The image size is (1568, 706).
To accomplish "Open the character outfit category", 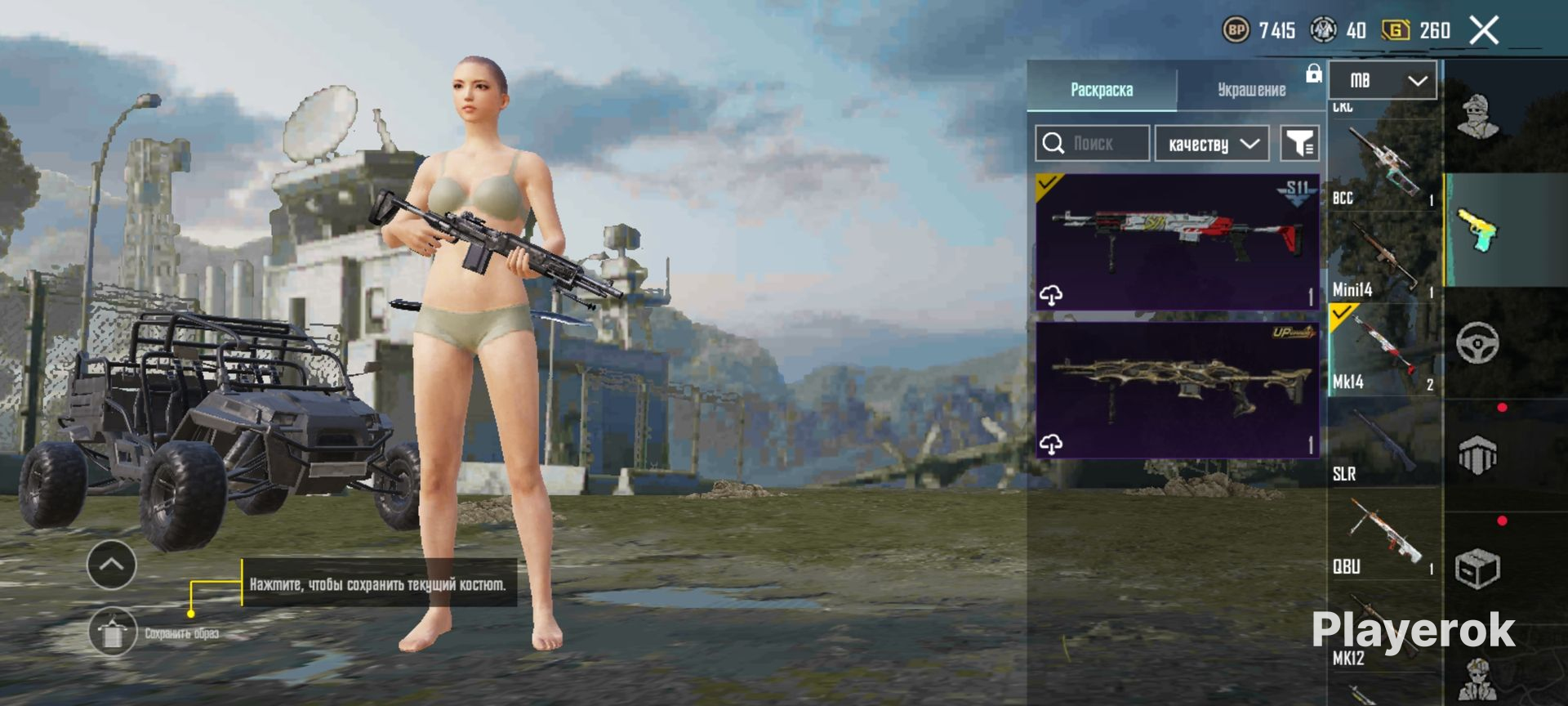I will tap(1478, 117).
